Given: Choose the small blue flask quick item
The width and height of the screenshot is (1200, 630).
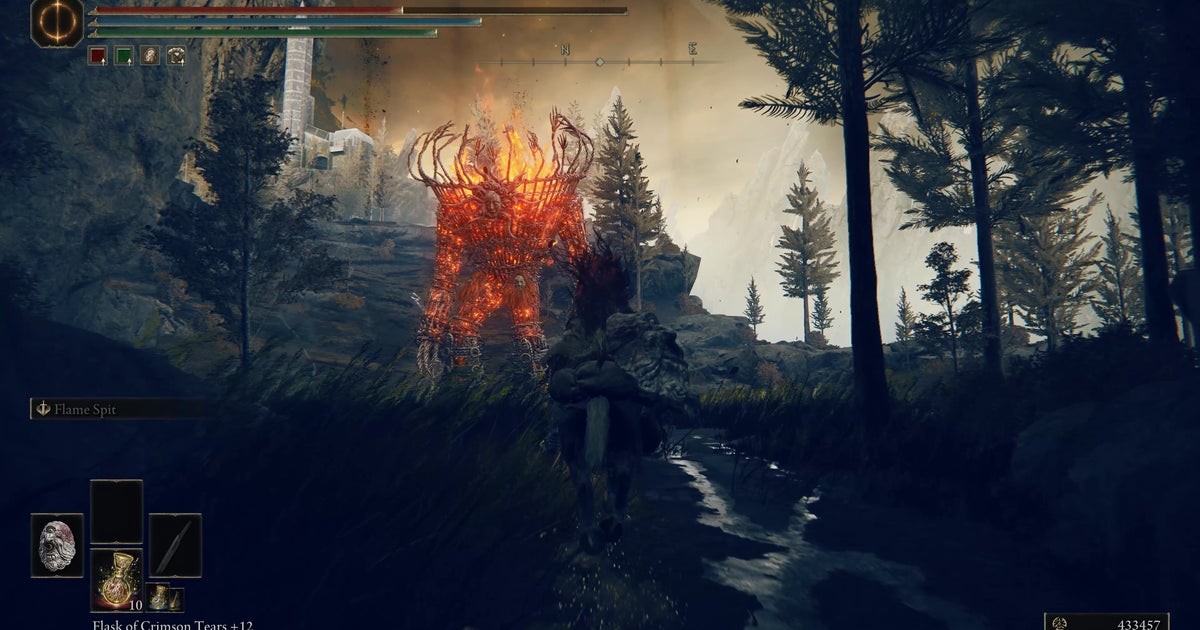Looking at the screenshot, I should point(159,598).
